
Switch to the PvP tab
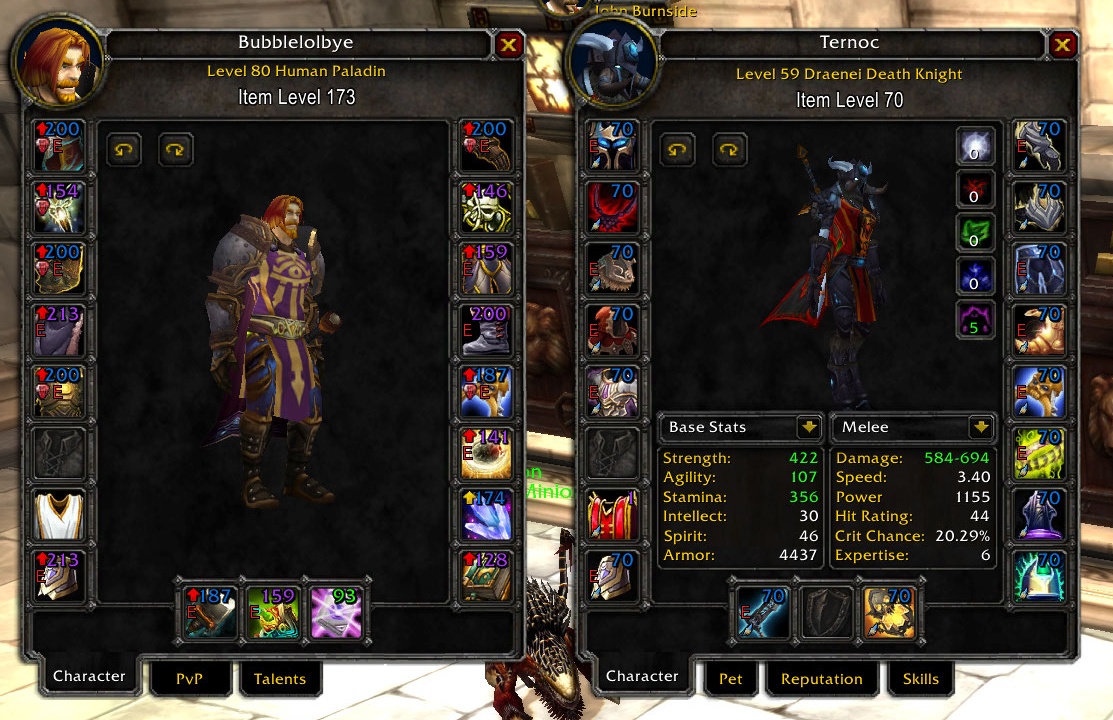(189, 679)
